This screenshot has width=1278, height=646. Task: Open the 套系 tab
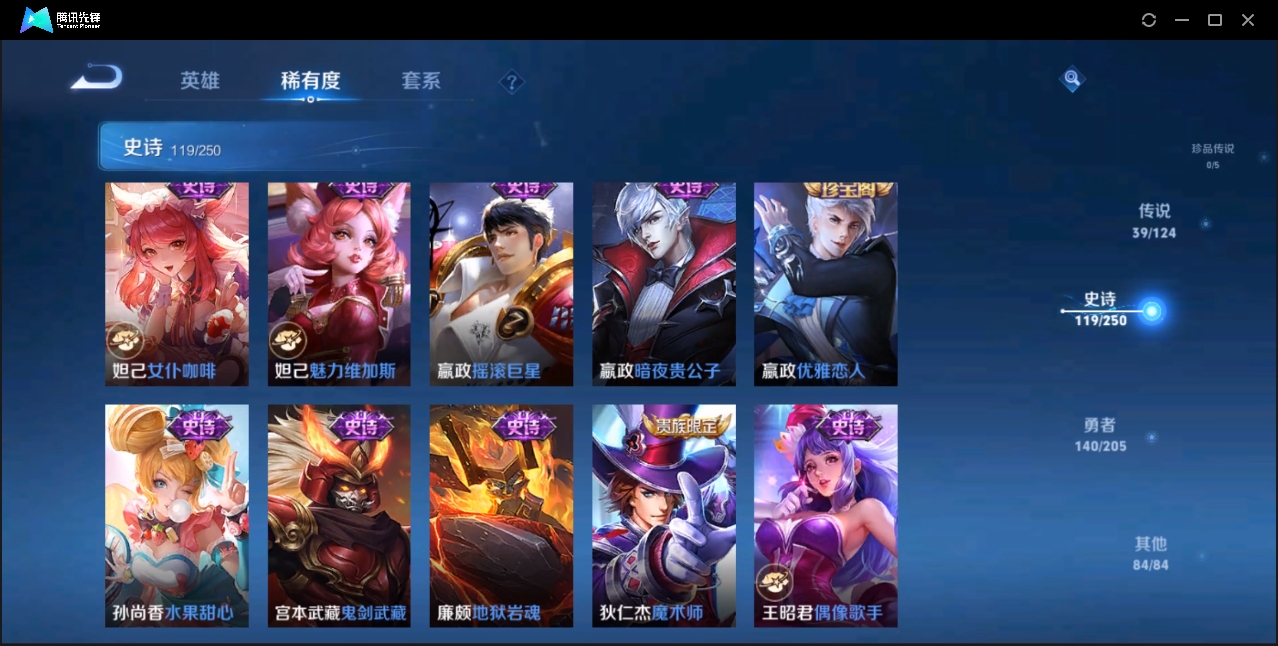pyautogui.click(x=421, y=81)
